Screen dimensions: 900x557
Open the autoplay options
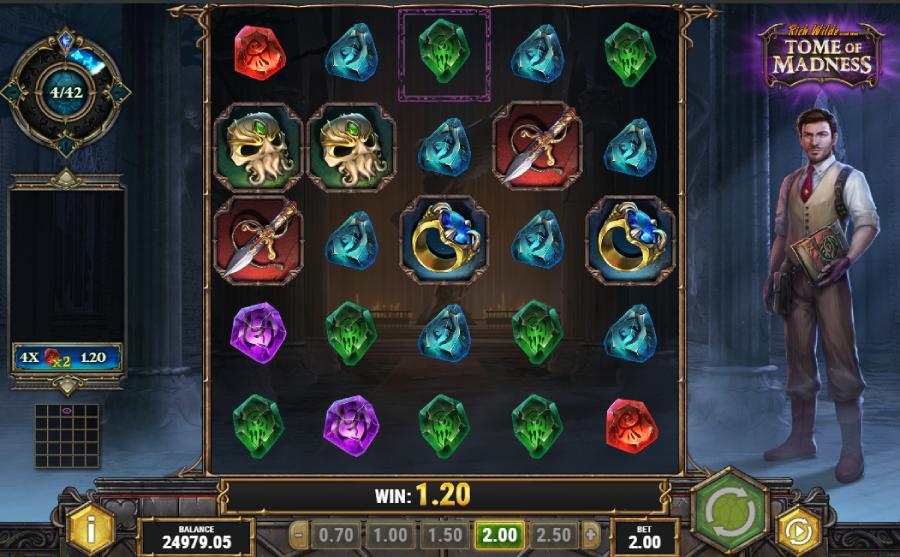point(796,527)
